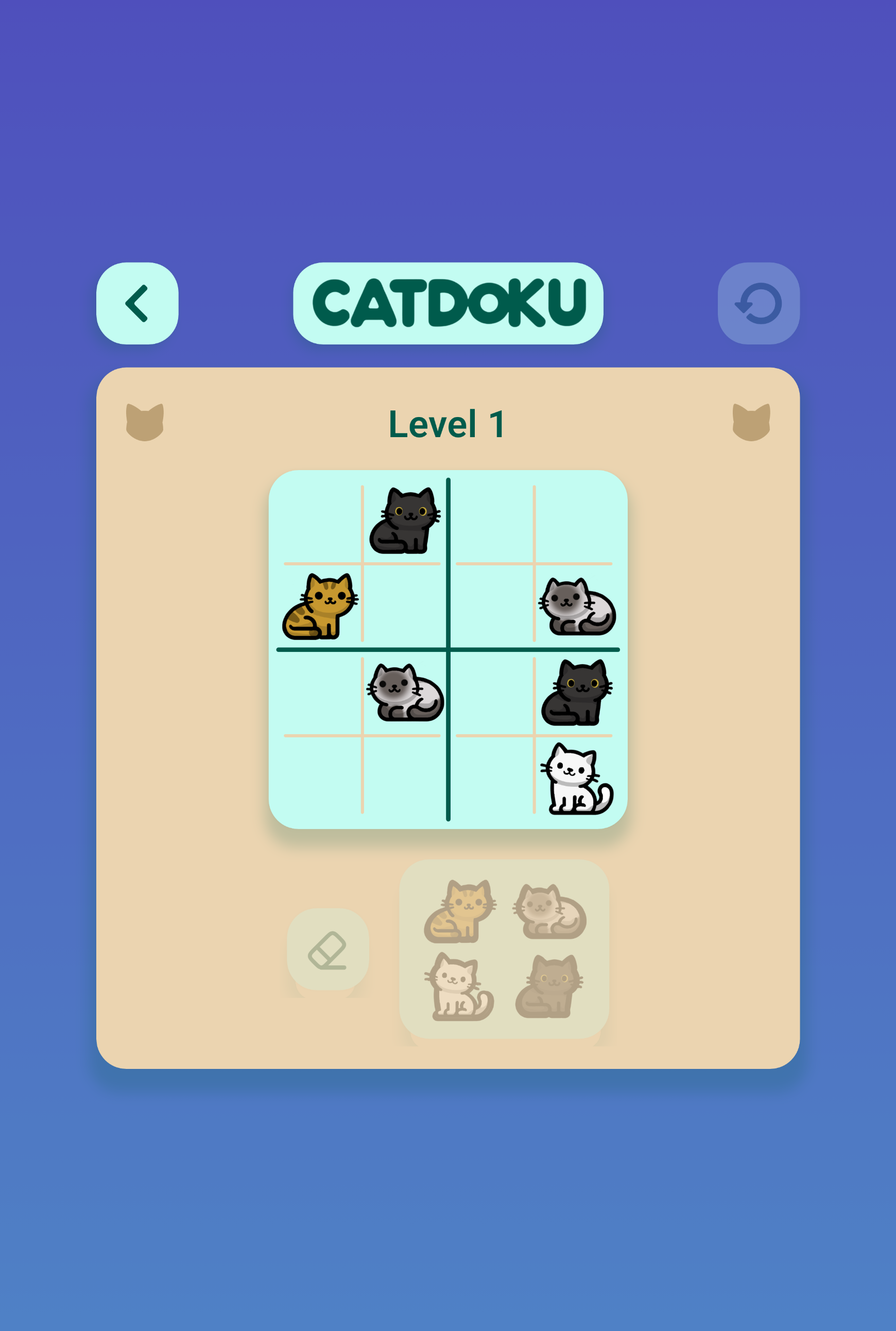Select the black loaf cat in the third row
Screen dimensions: 896x1331
tap(577, 695)
